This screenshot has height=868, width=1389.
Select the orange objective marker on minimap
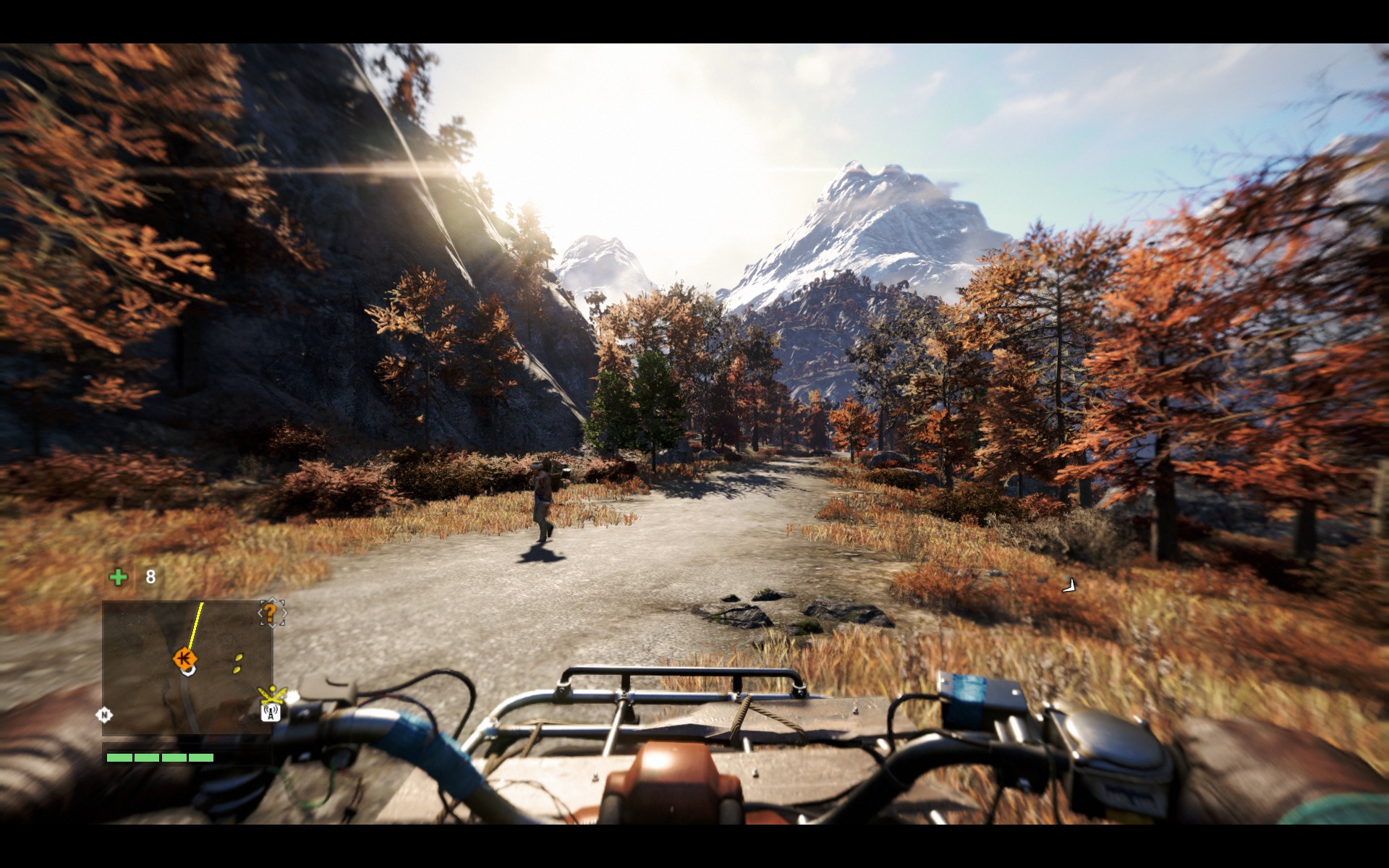pyautogui.click(x=184, y=658)
